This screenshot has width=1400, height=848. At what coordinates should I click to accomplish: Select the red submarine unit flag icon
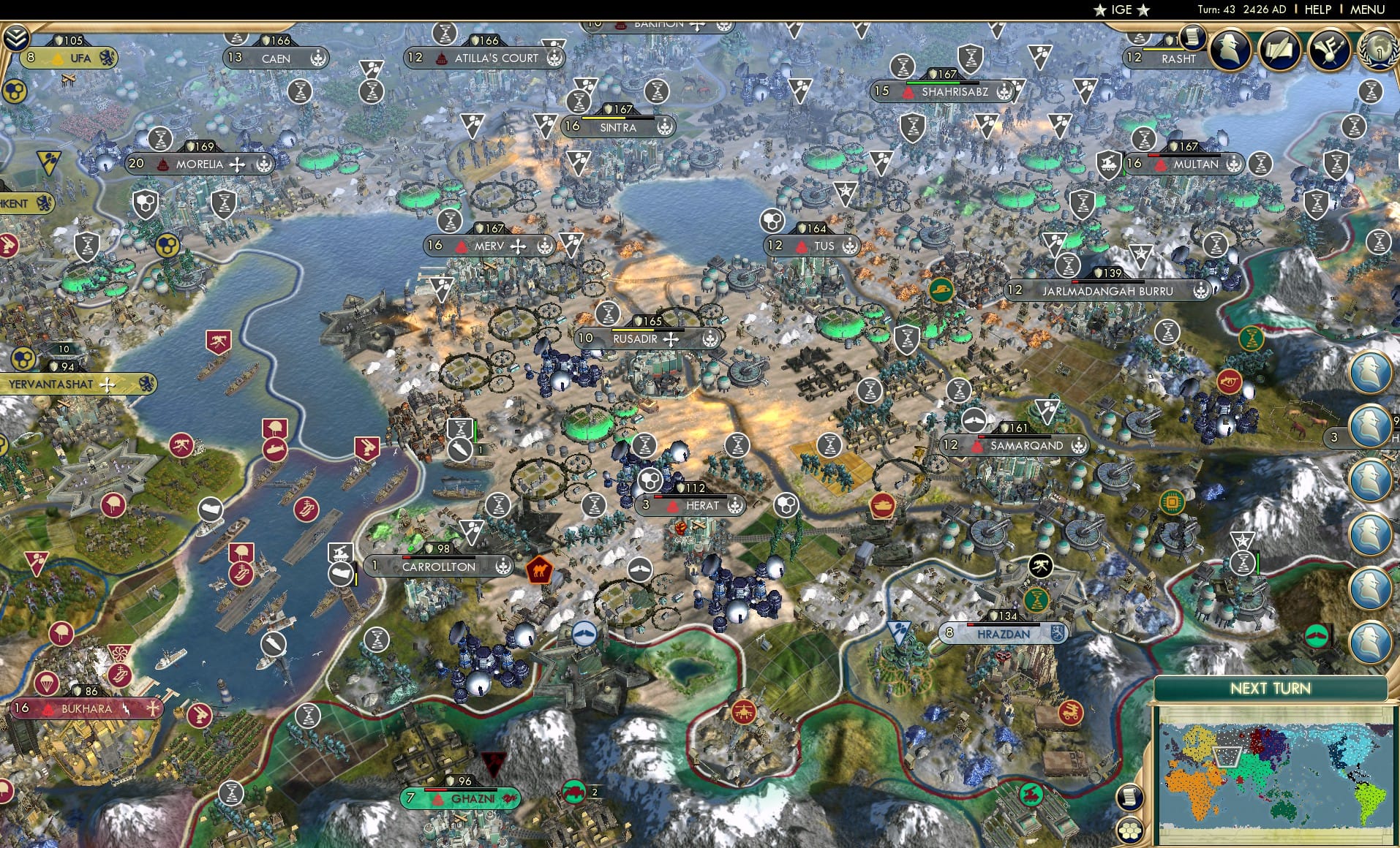[x=275, y=450]
